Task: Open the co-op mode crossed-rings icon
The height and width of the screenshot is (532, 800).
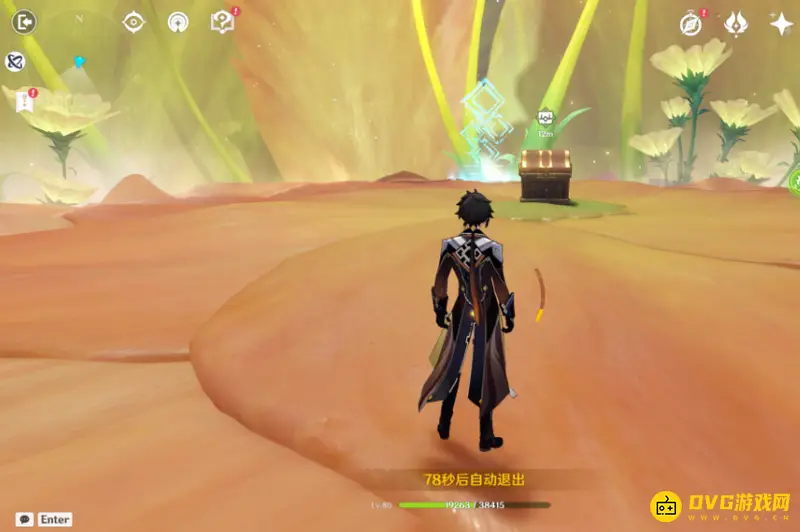Action: [x=15, y=62]
